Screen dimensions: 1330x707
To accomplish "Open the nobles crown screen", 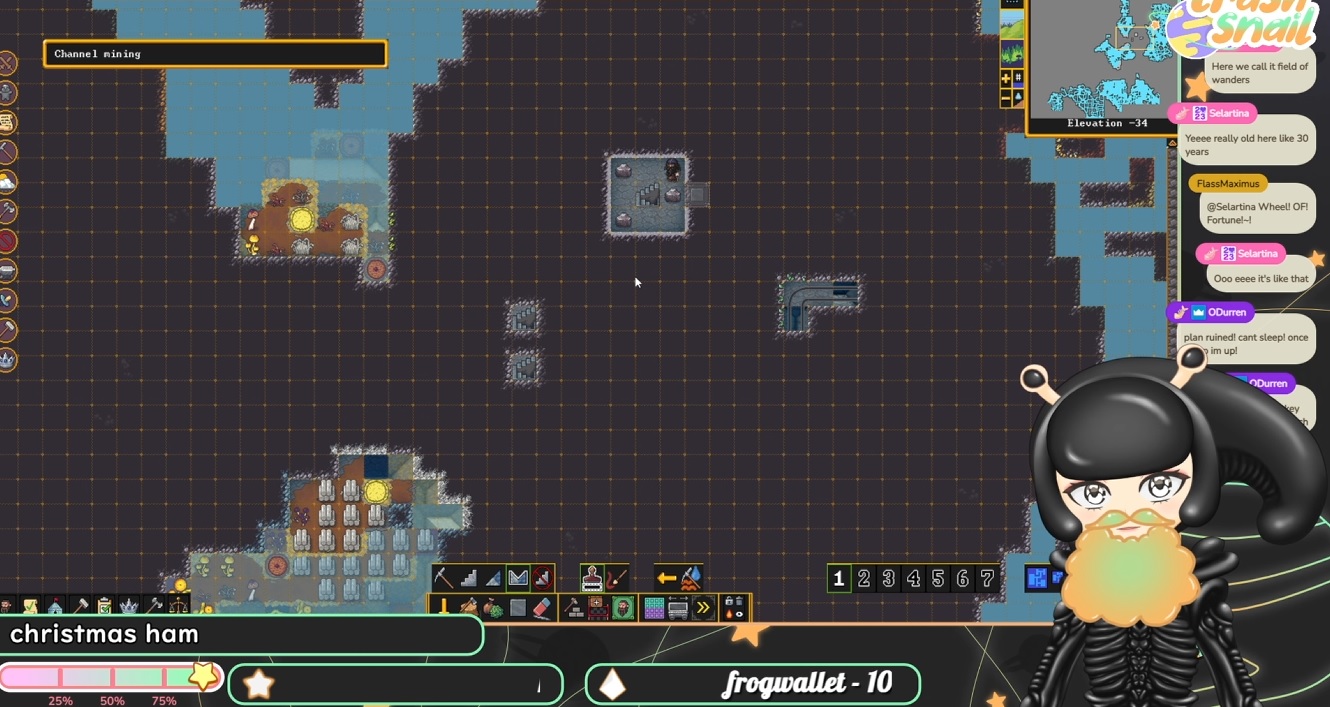I will (x=129, y=606).
